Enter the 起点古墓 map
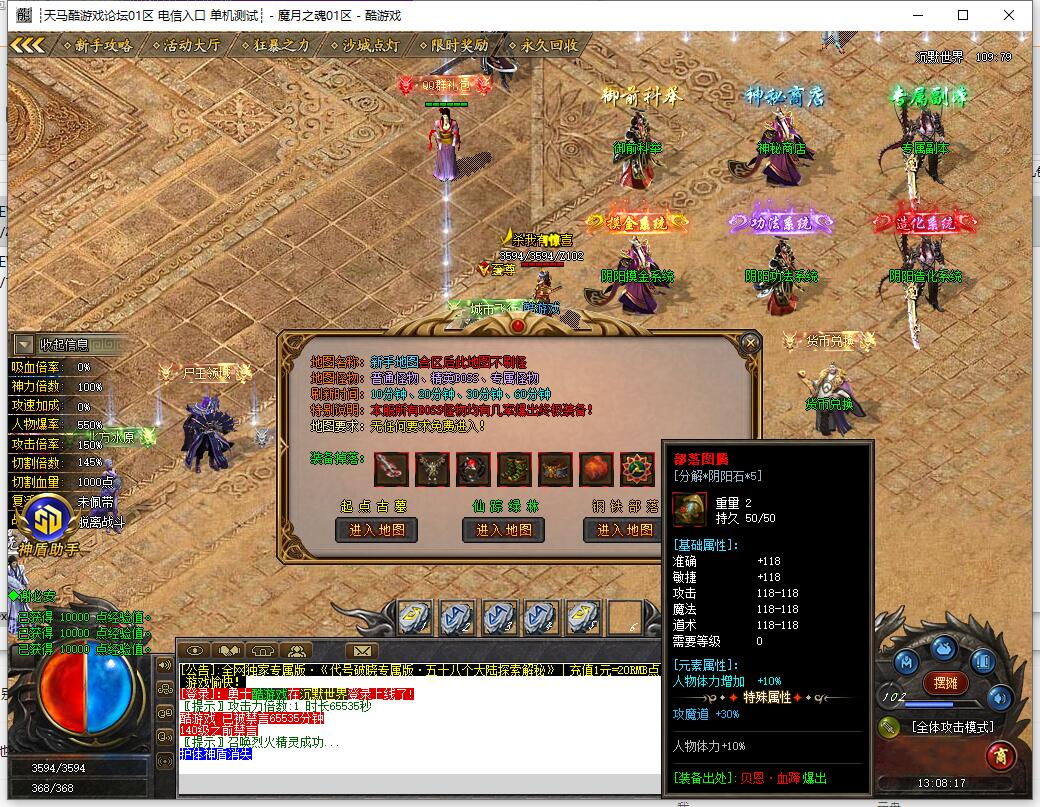1040x807 pixels. tap(376, 530)
